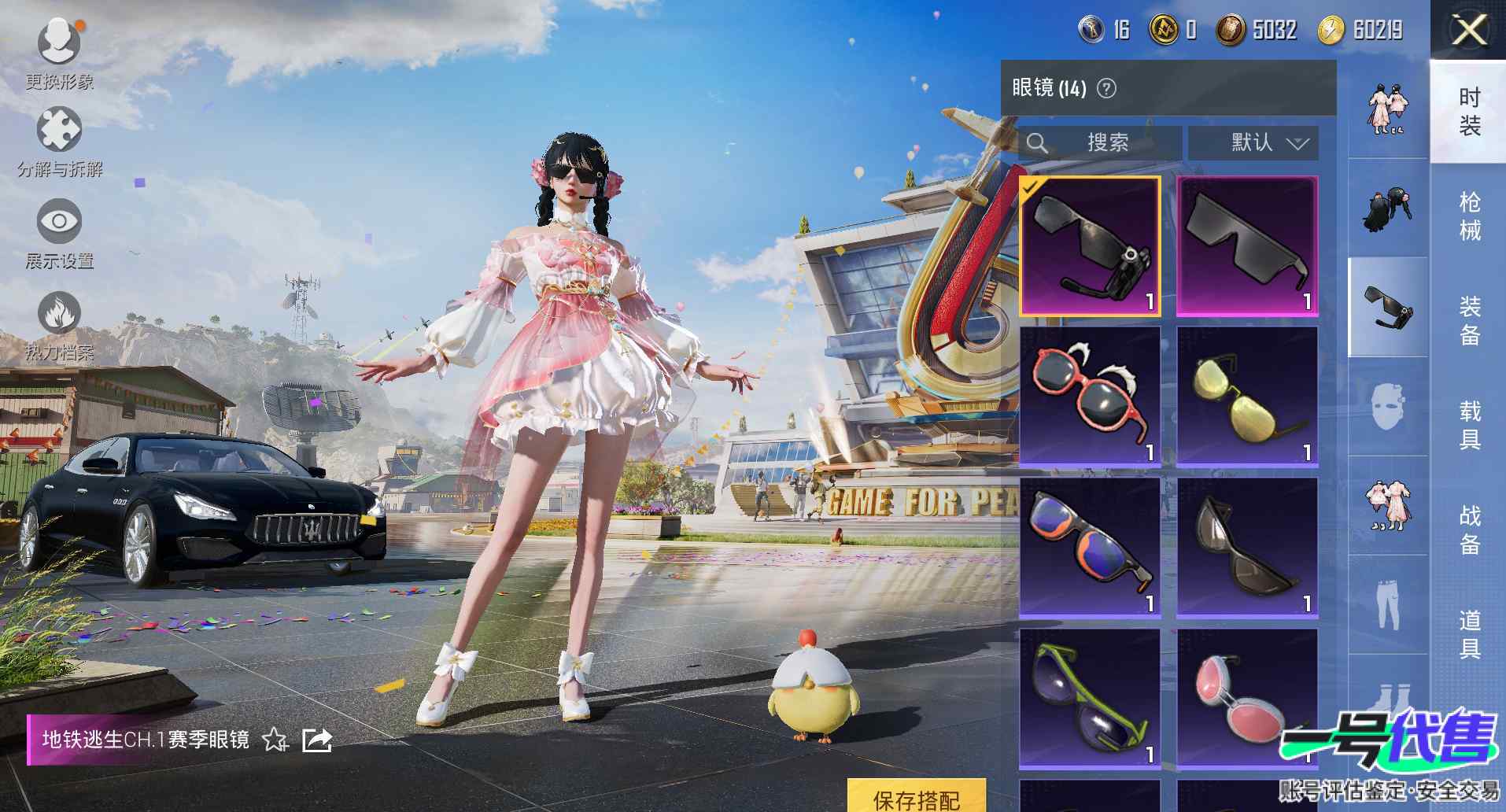Select the equipped glasses with headset mic

pos(1091,245)
